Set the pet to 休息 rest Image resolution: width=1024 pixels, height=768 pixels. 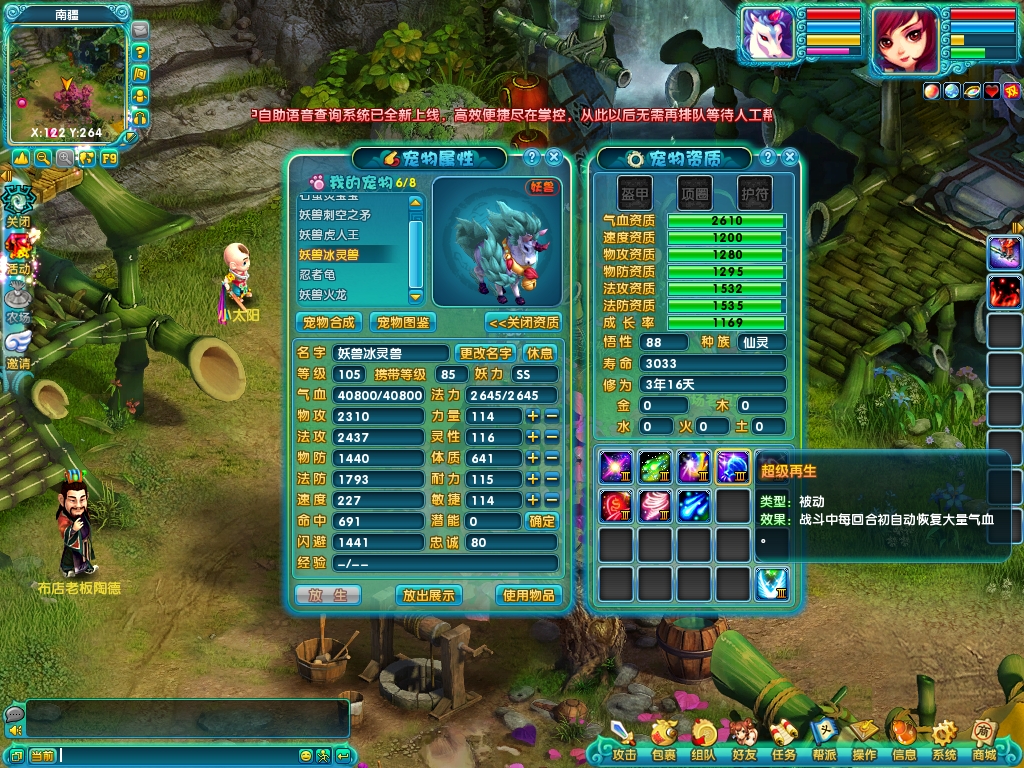pyautogui.click(x=540, y=353)
